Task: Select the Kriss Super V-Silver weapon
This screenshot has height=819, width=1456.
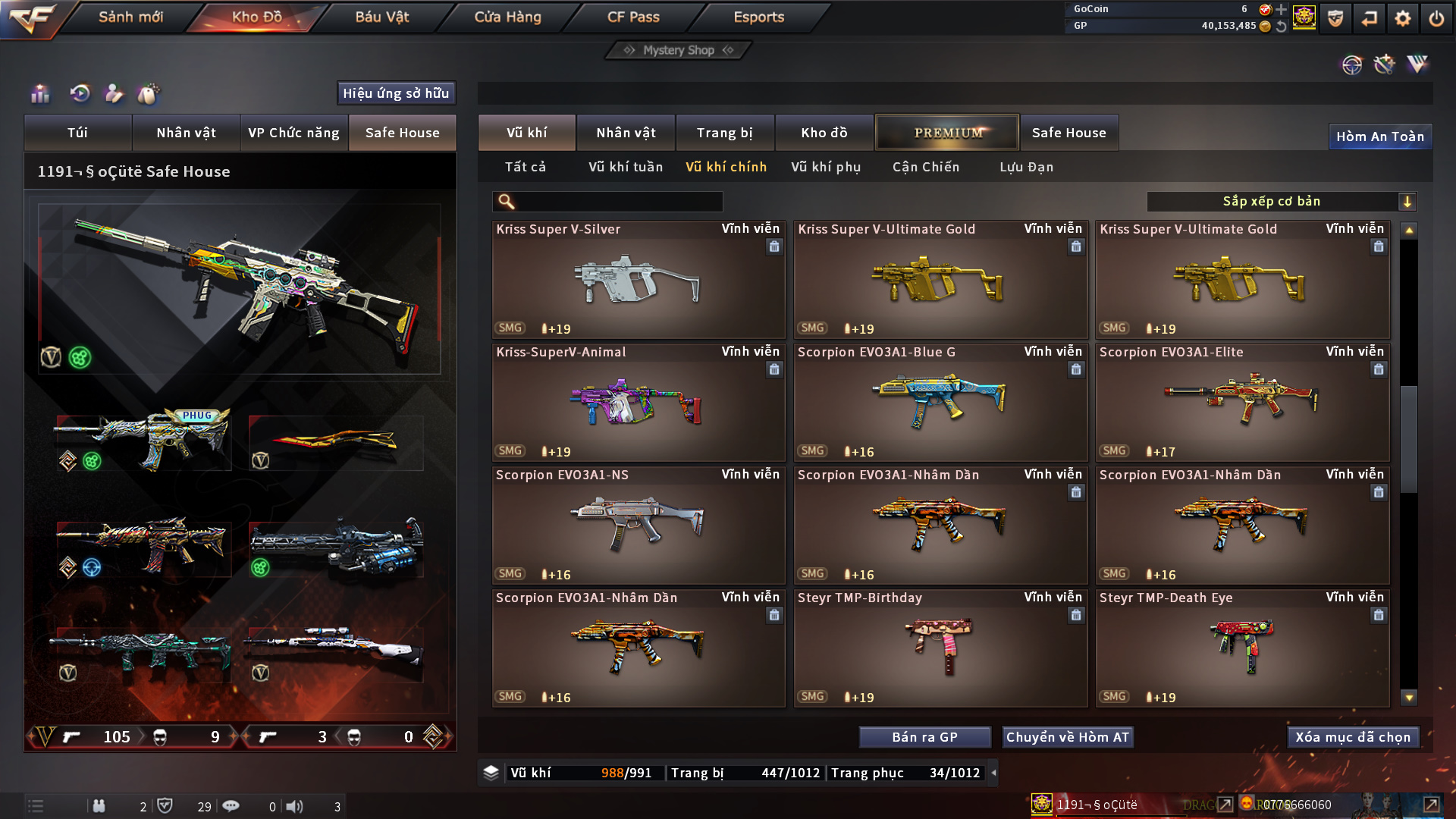Action: 638,280
